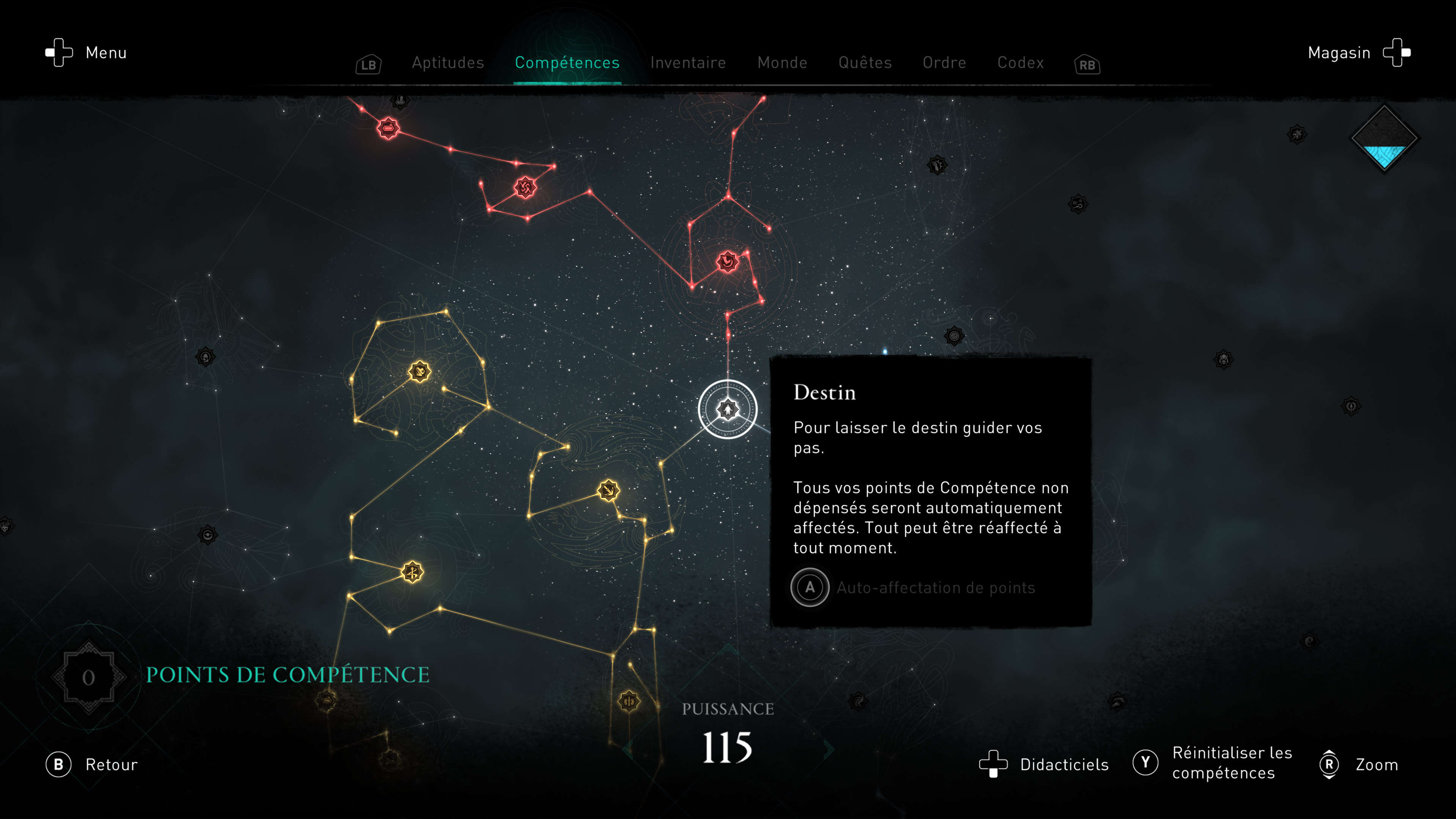Open the Inventaire tab

coord(688,62)
